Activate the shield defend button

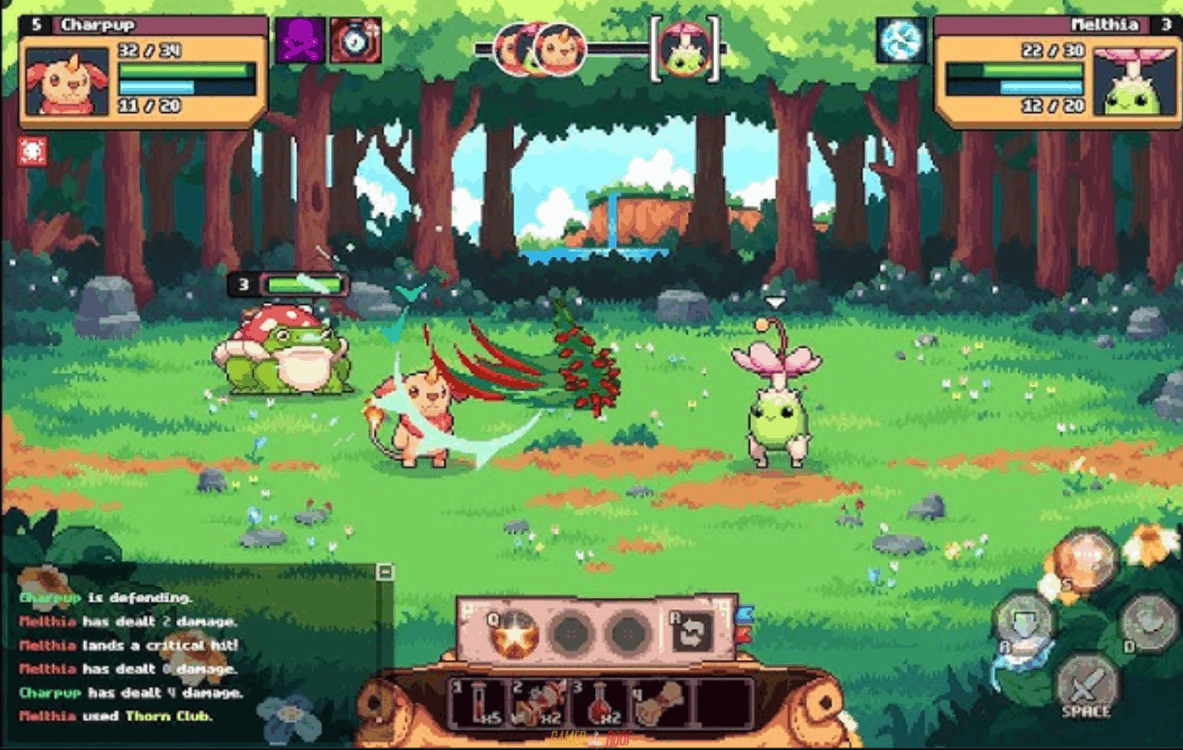click(x=1023, y=619)
